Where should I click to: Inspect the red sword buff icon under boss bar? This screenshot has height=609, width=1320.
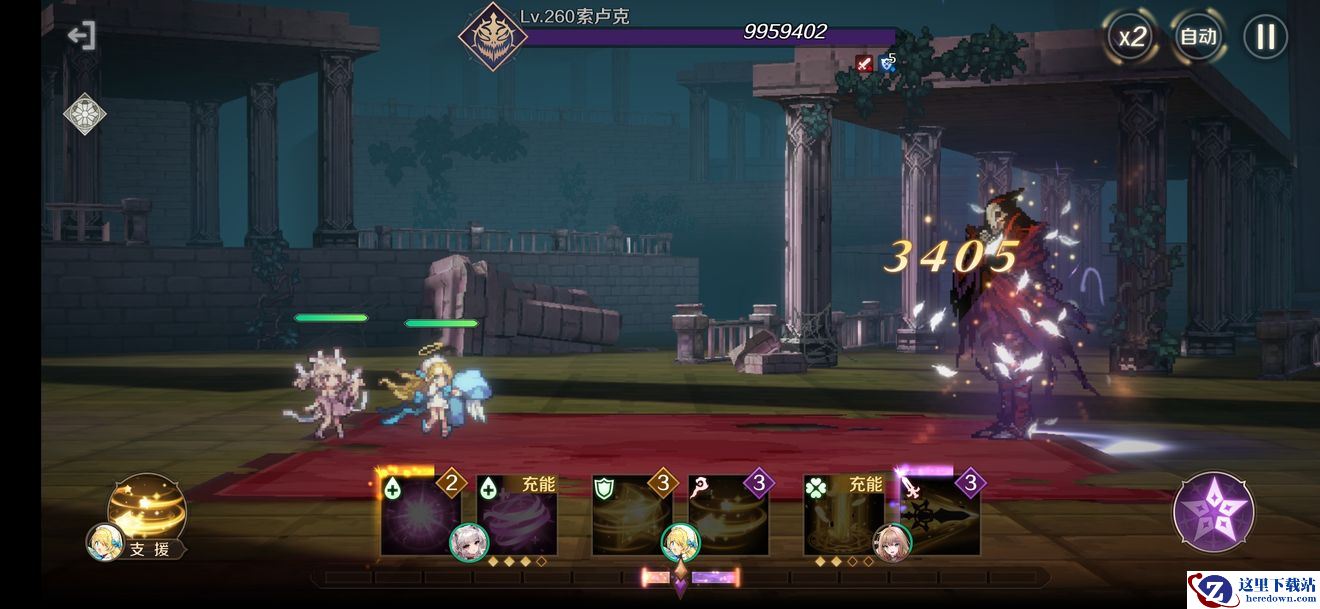point(864,64)
